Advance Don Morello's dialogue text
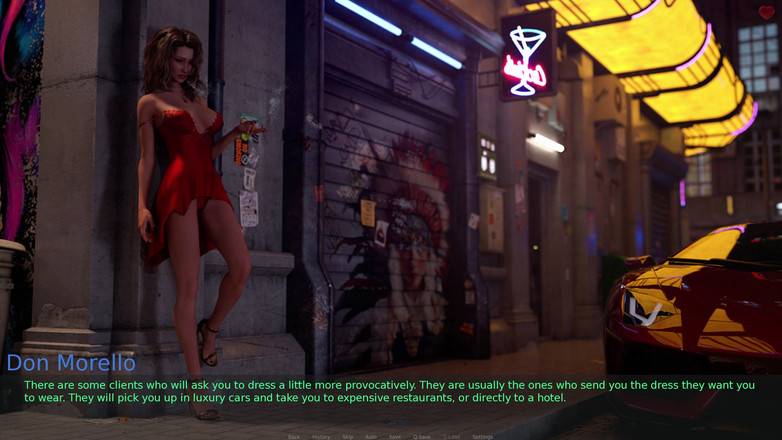Screen dimensions: 782x440 390,391
